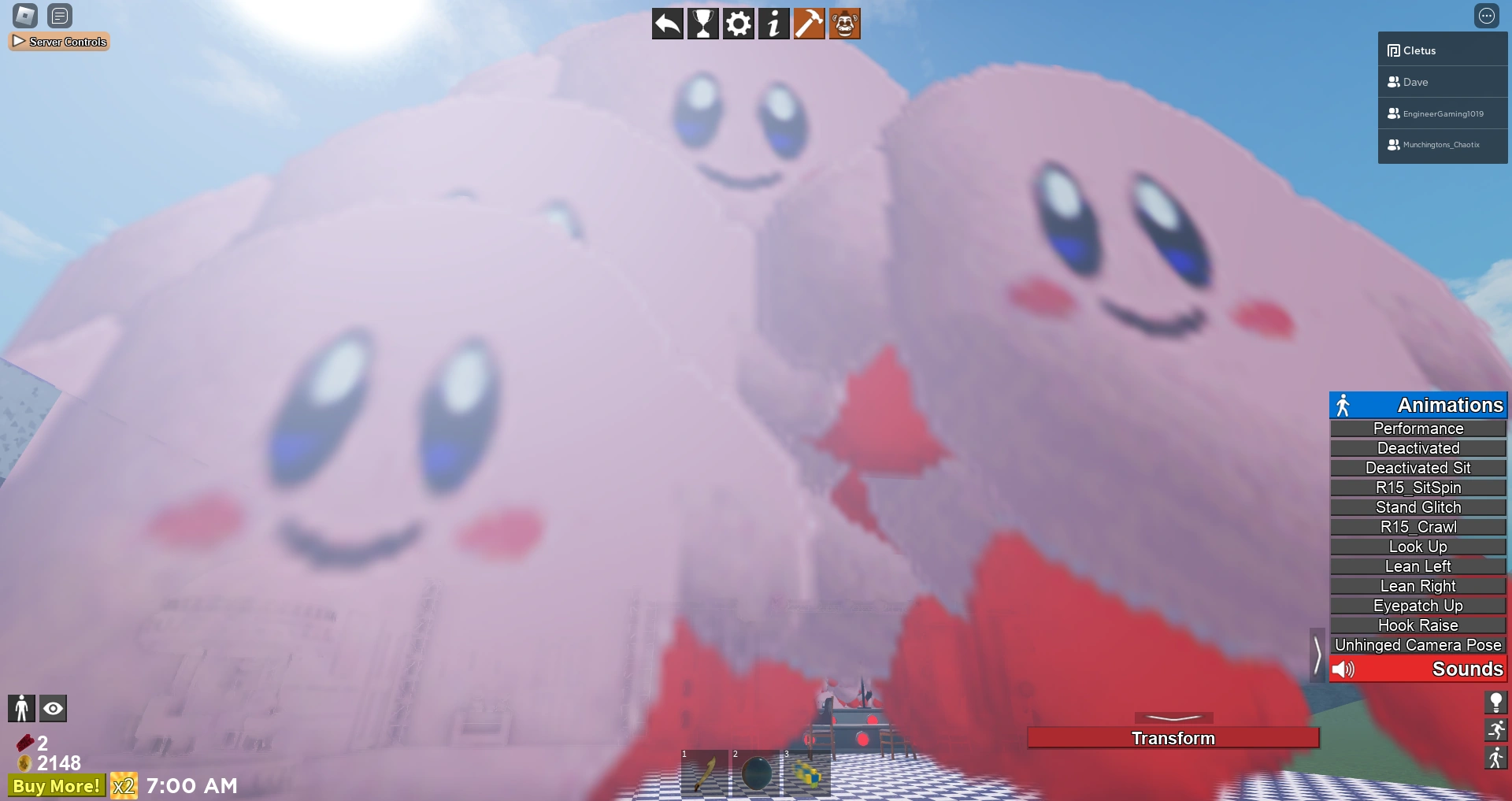Image resolution: width=1512 pixels, height=801 pixels.
Task: Collapse the Animations panel with the chevron
Action: point(1317,654)
